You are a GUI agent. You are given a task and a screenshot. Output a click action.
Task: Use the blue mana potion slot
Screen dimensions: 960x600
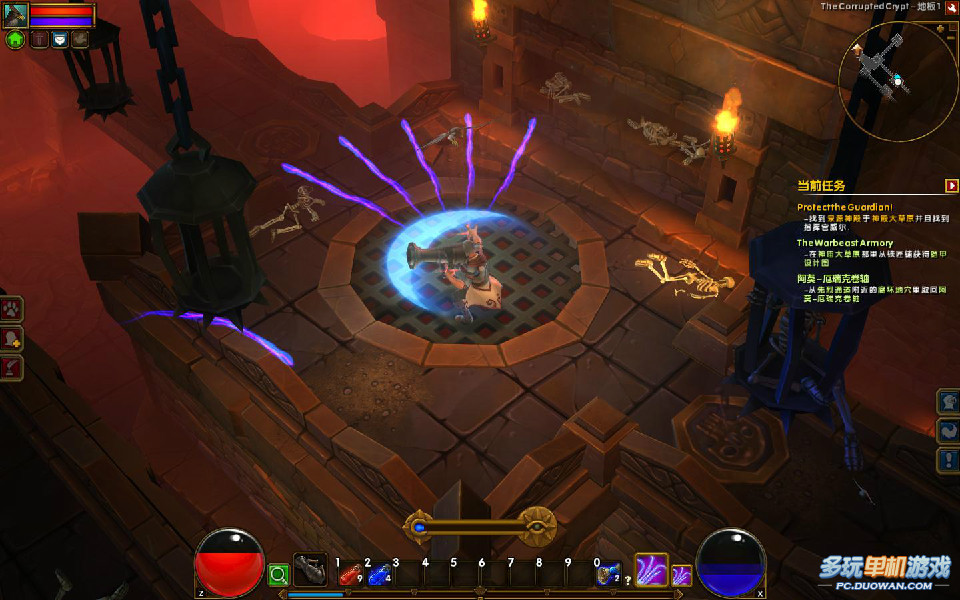[x=378, y=575]
